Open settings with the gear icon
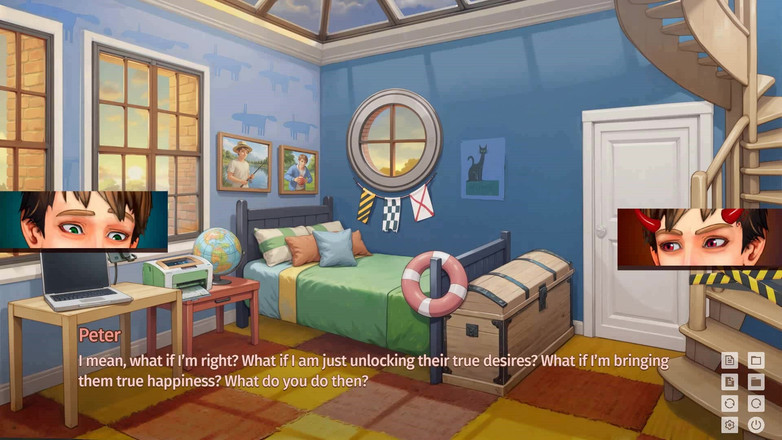This screenshot has height=440, width=782. click(730, 425)
